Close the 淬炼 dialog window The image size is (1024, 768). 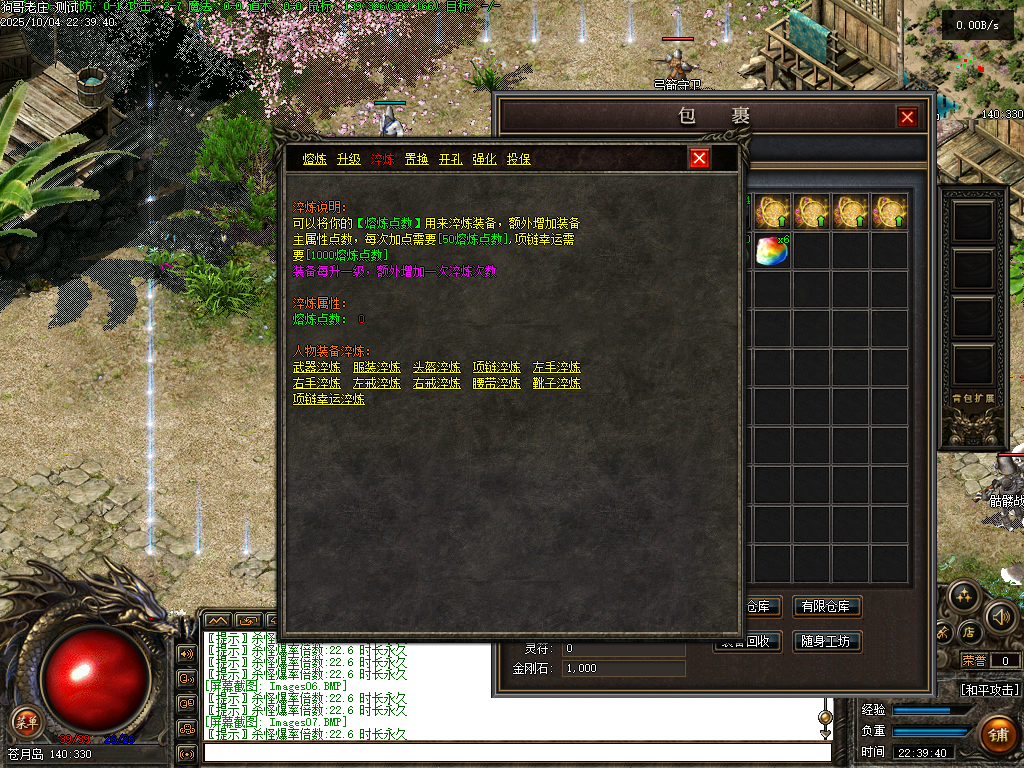coord(700,158)
